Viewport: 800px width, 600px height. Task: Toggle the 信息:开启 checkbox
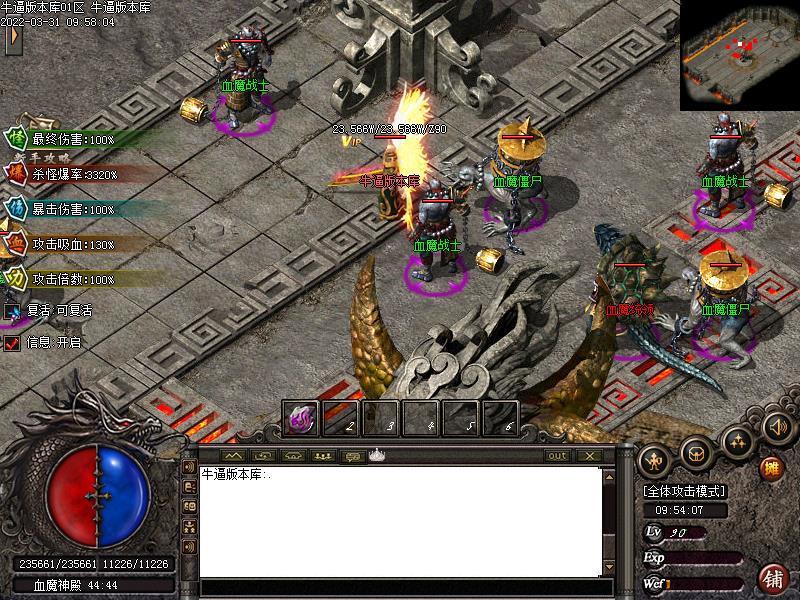coord(12,343)
